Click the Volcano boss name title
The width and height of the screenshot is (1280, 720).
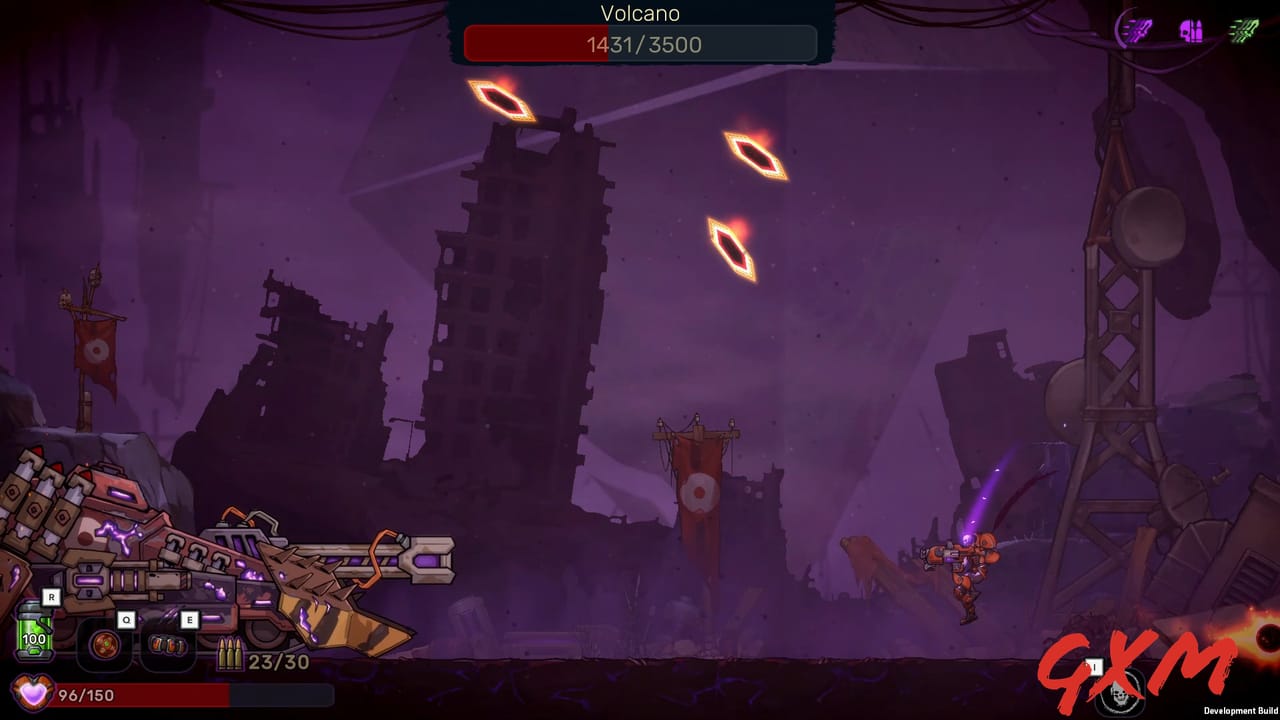(x=640, y=14)
